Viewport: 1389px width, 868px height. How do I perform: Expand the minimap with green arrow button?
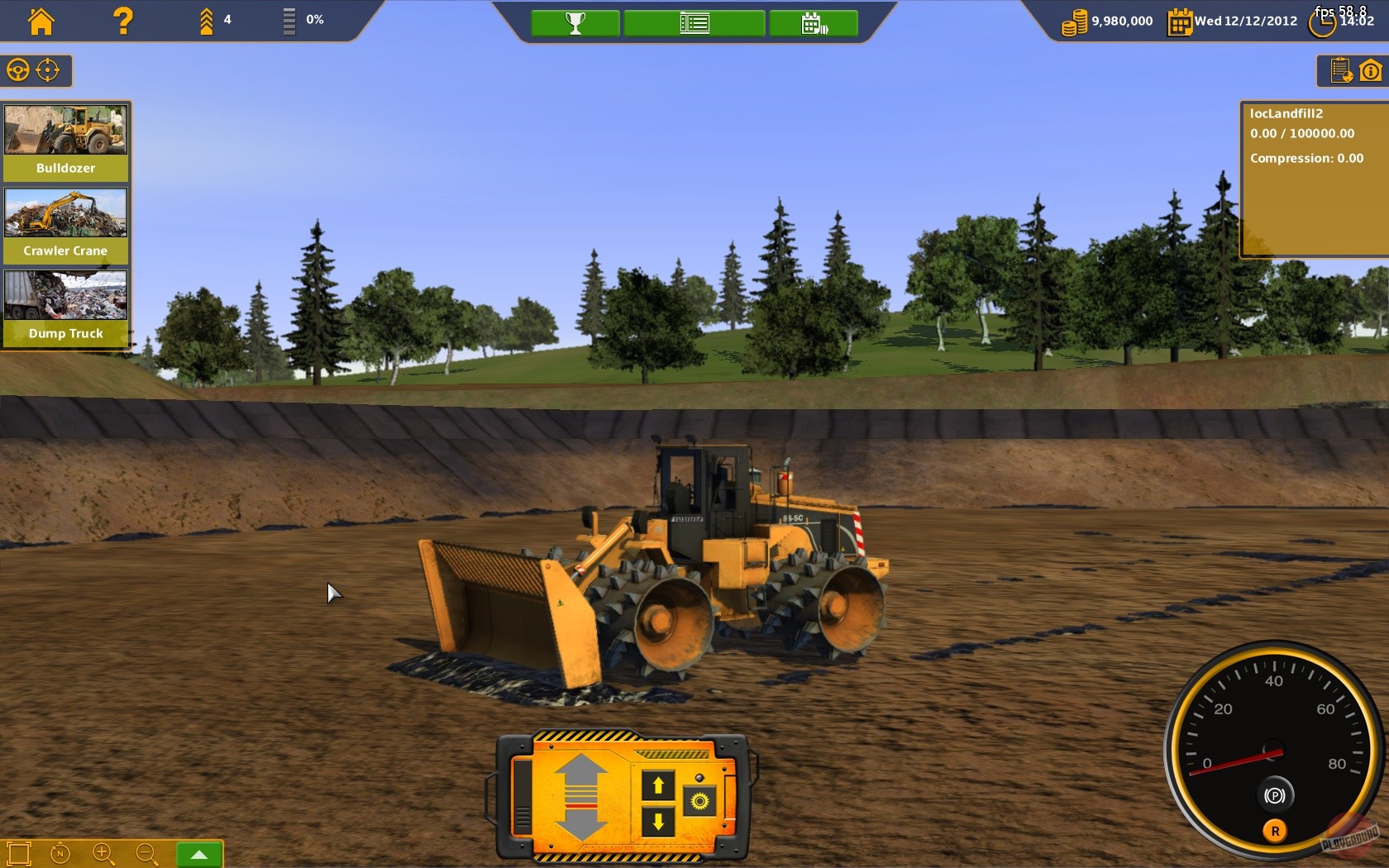pyautogui.click(x=198, y=854)
